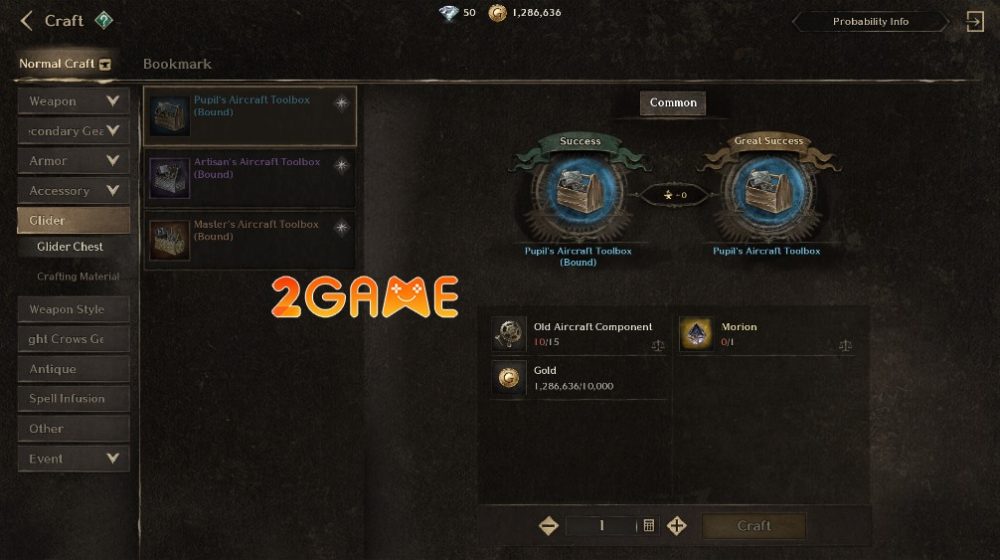Go back using the Craft back arrow
1000x560 pixels.
27,20
